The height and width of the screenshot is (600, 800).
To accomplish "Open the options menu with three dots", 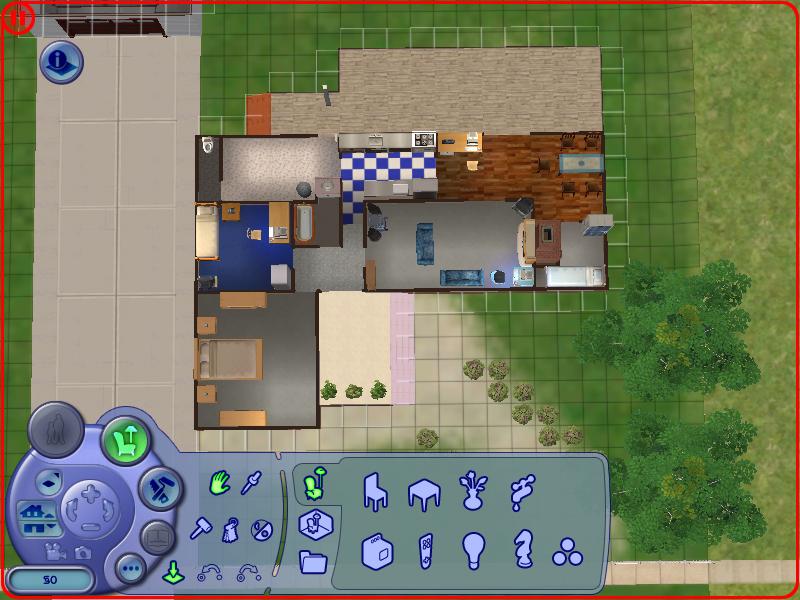I will click(x=131, y=570).
